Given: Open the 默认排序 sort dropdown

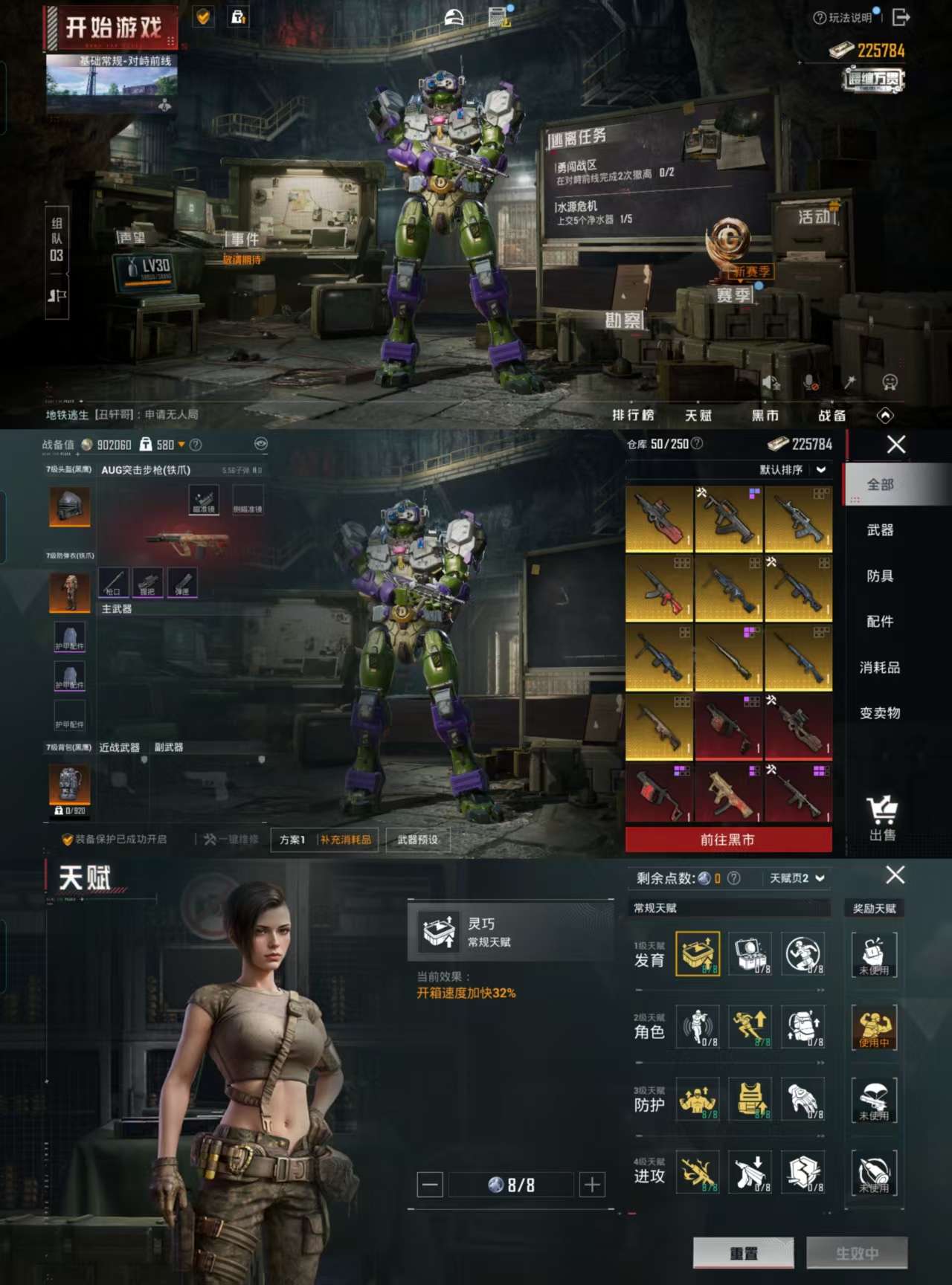Looking at the screenshot, I should [x=792, y=470].
